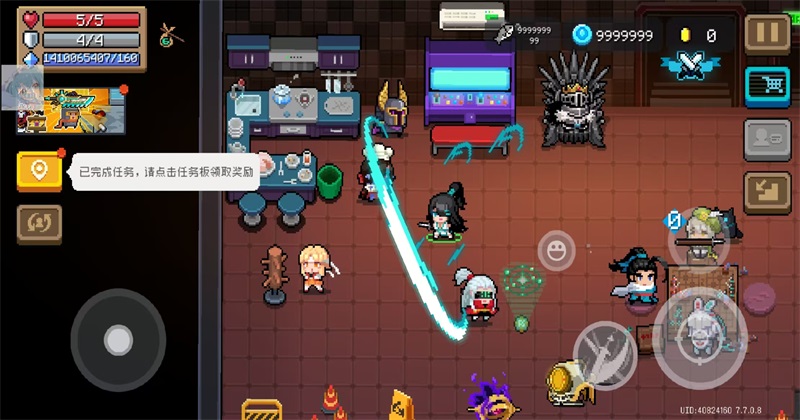
Task: Tap the brown circular-arrows swap button
Action: coord(39,224)
